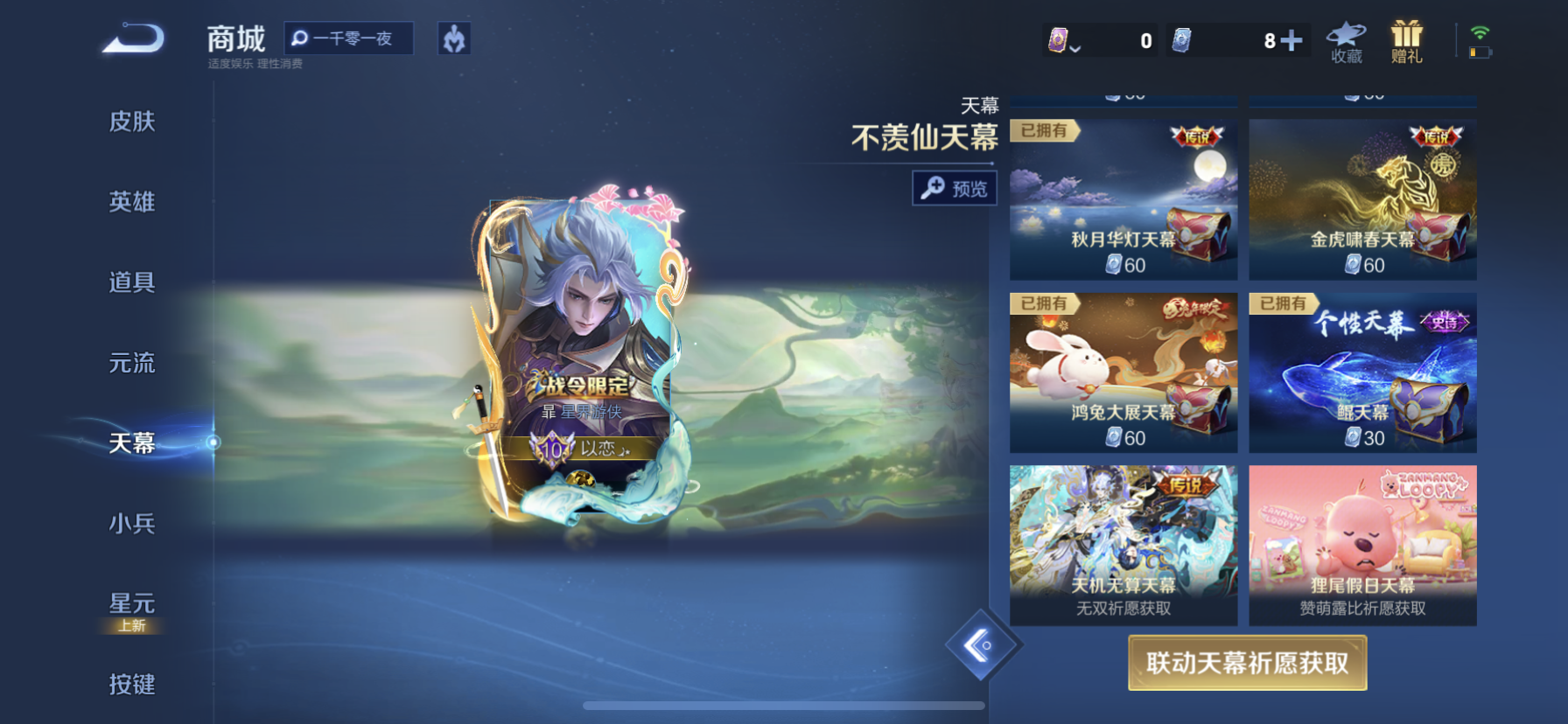The width and height of the screenshot is (1568, 724).
Task: Switch to the 皮肤 category
Action: tap(132, 122)
